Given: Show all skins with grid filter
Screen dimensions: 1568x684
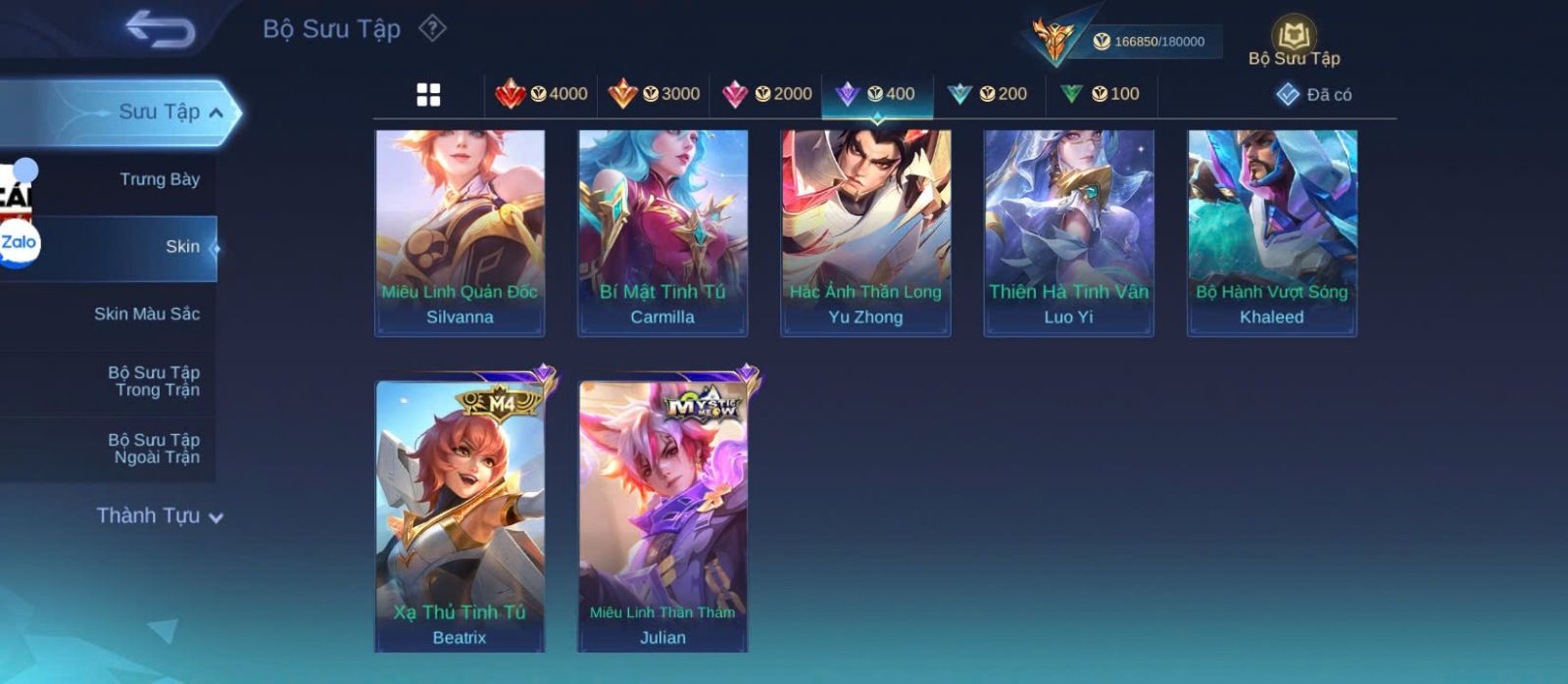Looking at the screenshot, I should click(428, 94).
